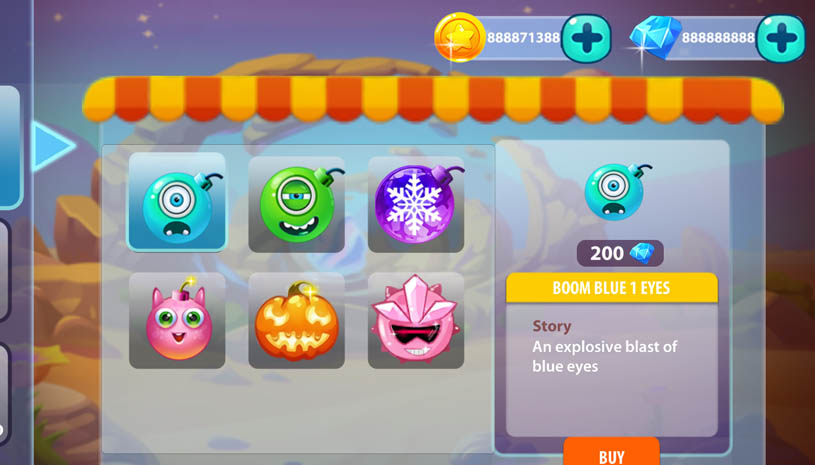815x465 pixels.
Task: Choose the jack-o'-lantern pumpkin bomb tile
Action: (x=296, y=321)
